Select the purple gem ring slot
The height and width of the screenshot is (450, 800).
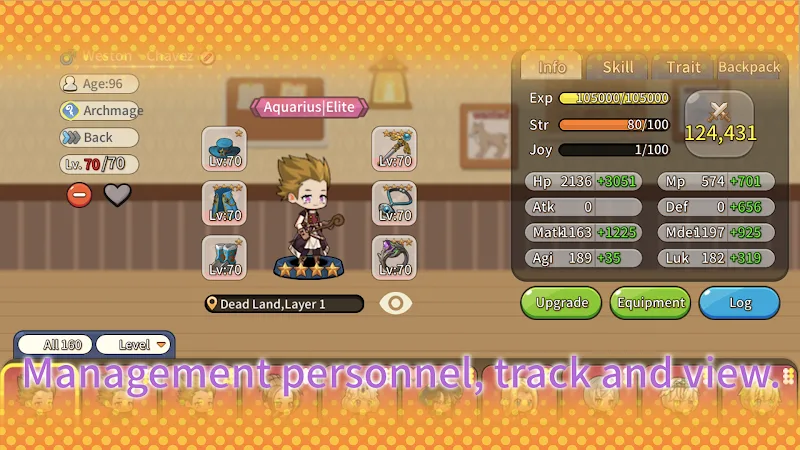[394, 256]
